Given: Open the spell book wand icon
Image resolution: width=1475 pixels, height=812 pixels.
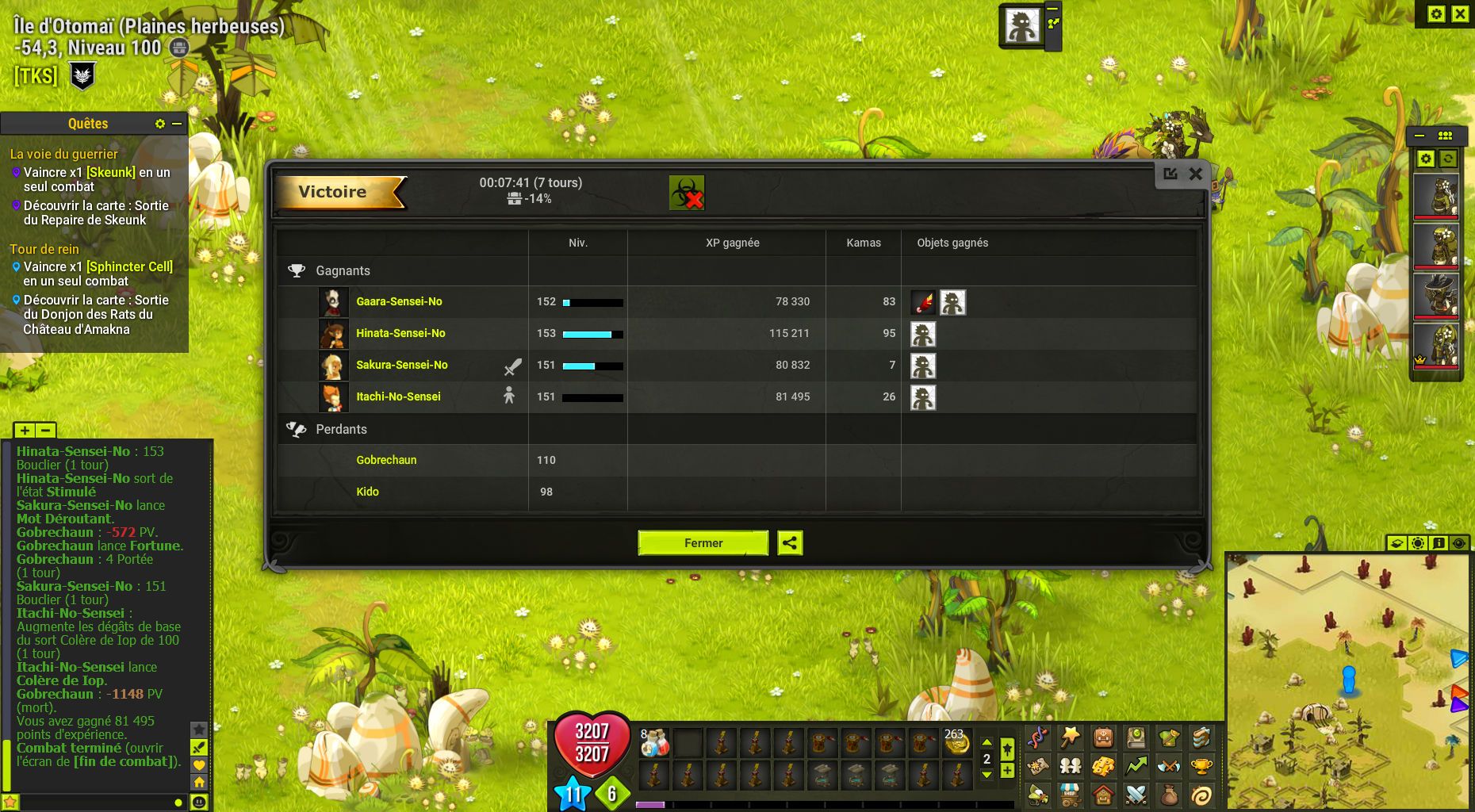Looking at the screenshot, I should point(1071,739).
